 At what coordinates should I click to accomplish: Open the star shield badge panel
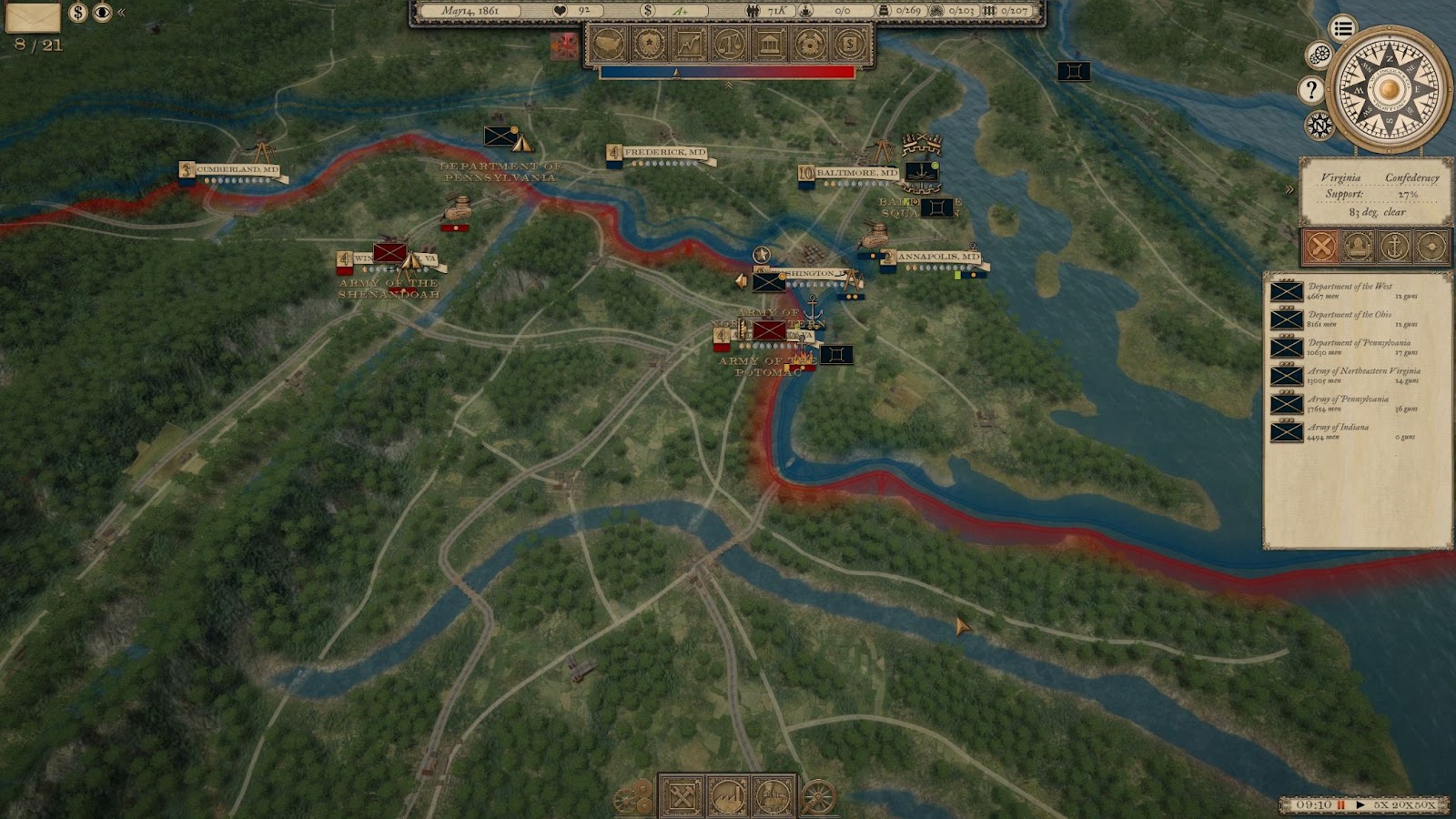point(649,44)
